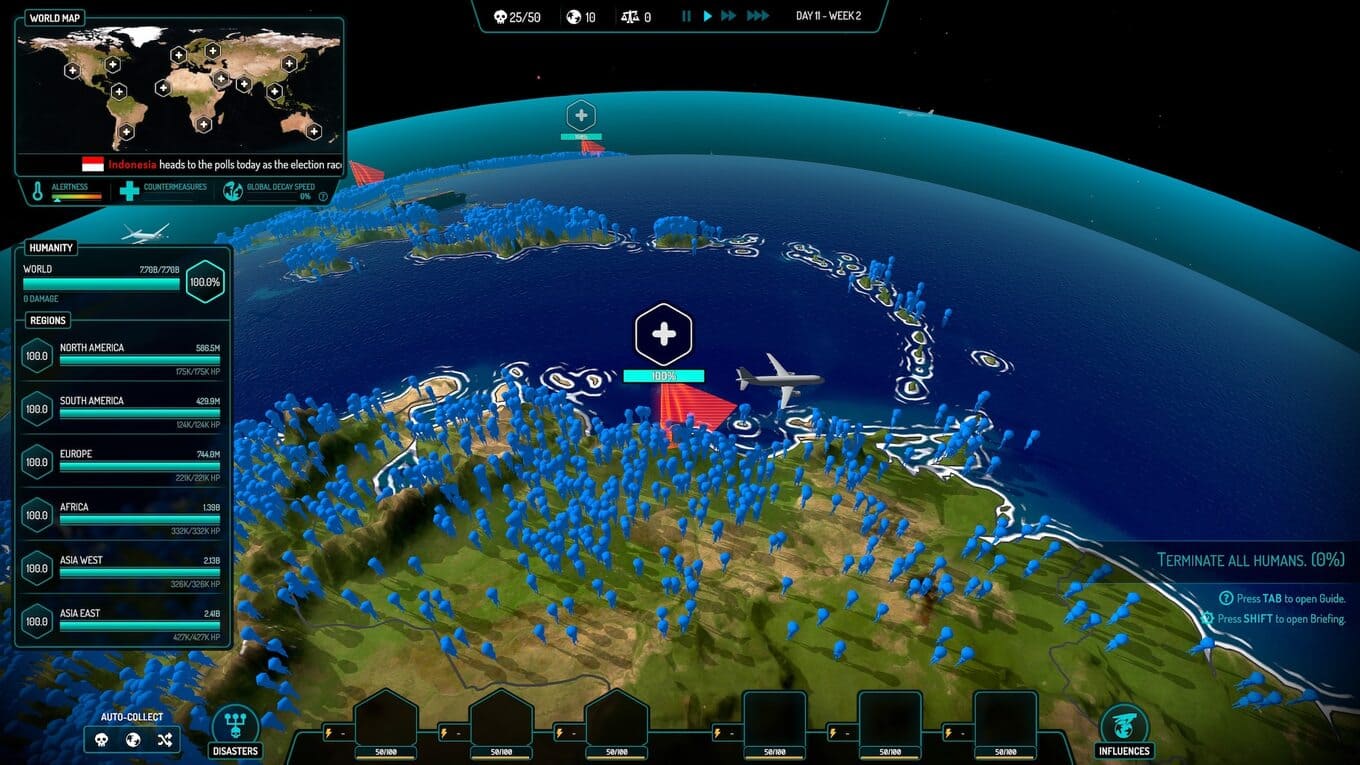Toggle auto-collect skull resource
The width and height of the screenshot is (1360, 765).
tap(101, 740)
